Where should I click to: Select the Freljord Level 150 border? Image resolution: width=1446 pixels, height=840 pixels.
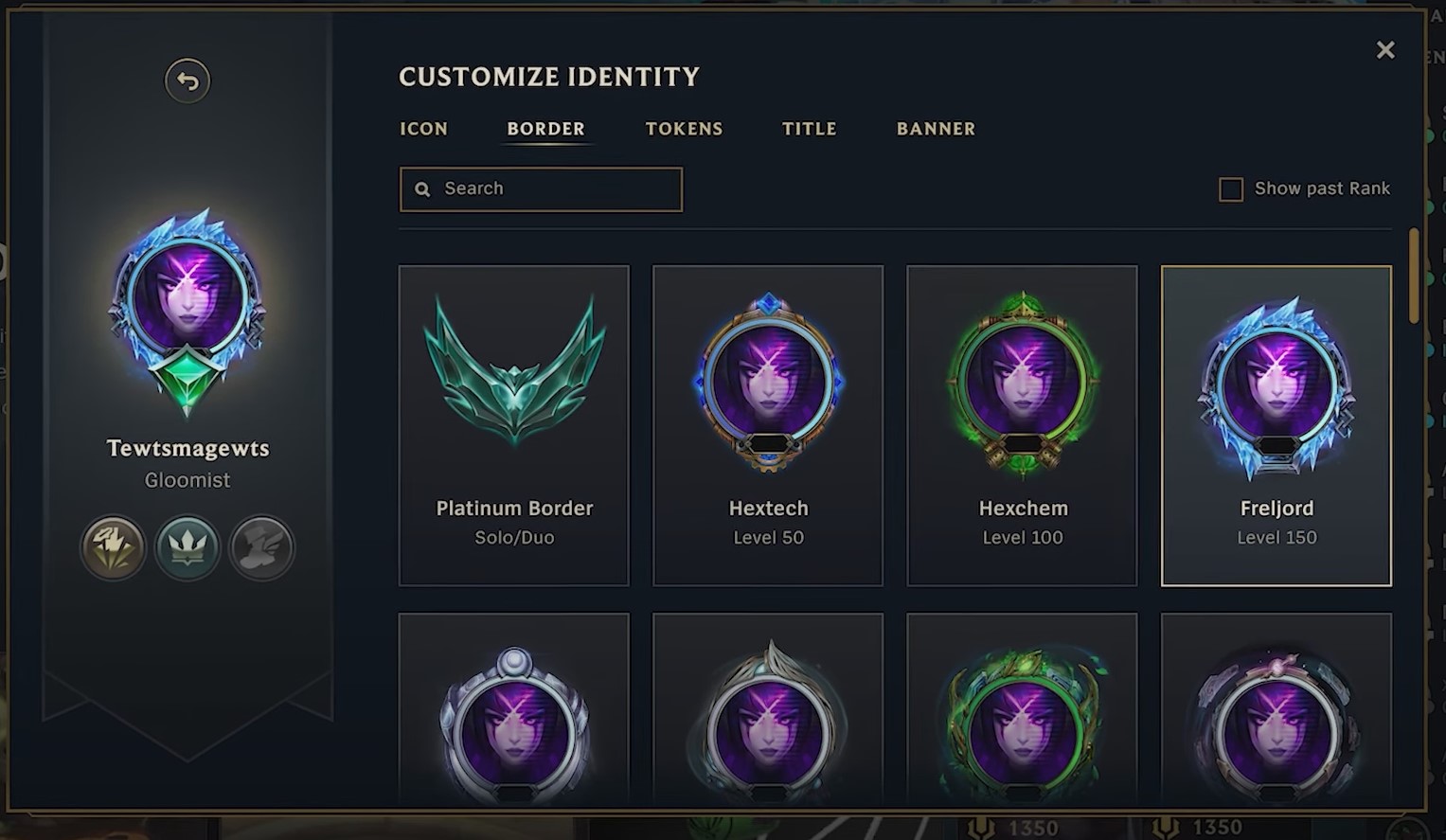[1276, 425]
